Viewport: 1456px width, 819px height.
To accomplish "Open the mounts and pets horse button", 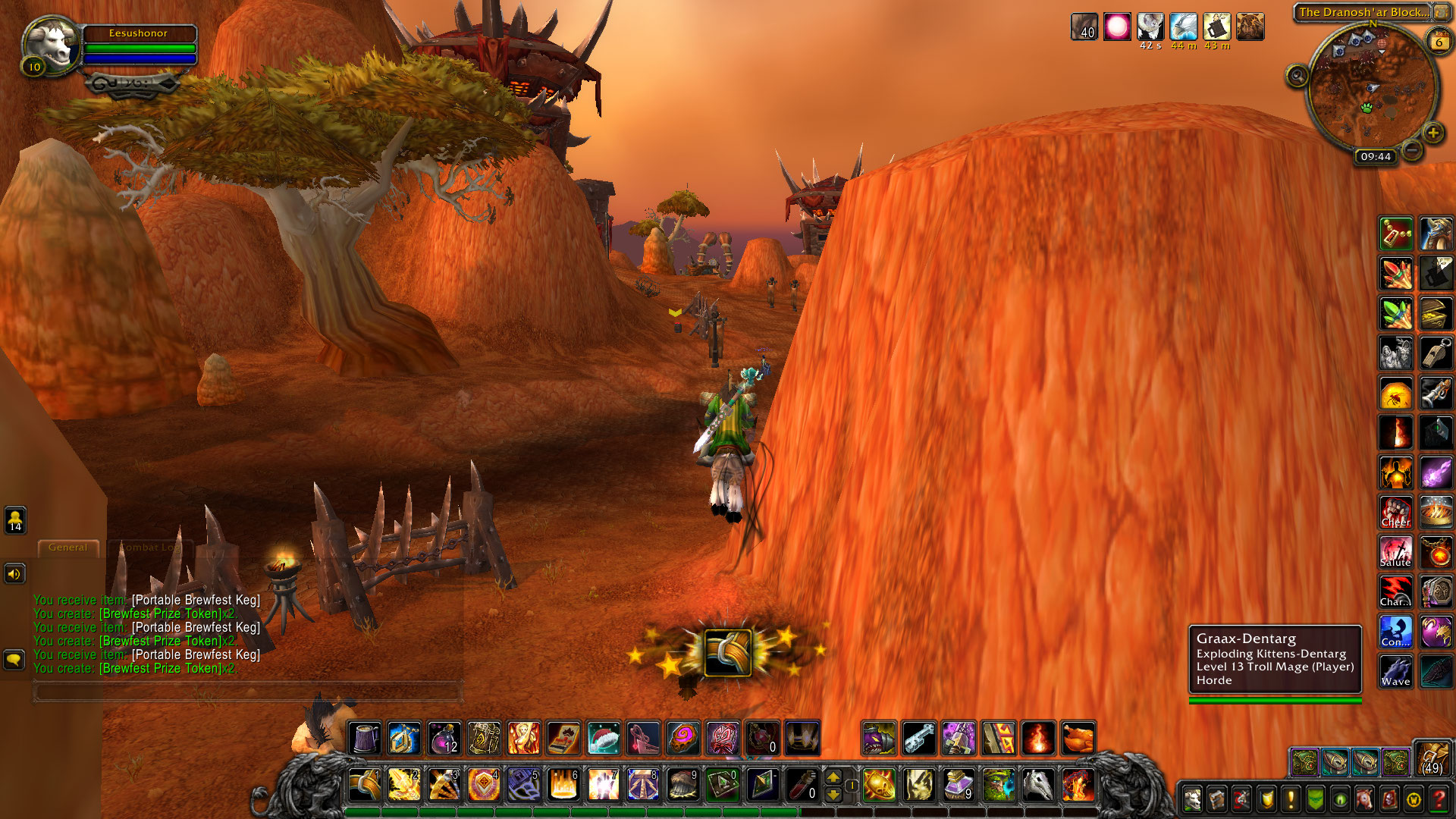I will (x=1364, y=799).
